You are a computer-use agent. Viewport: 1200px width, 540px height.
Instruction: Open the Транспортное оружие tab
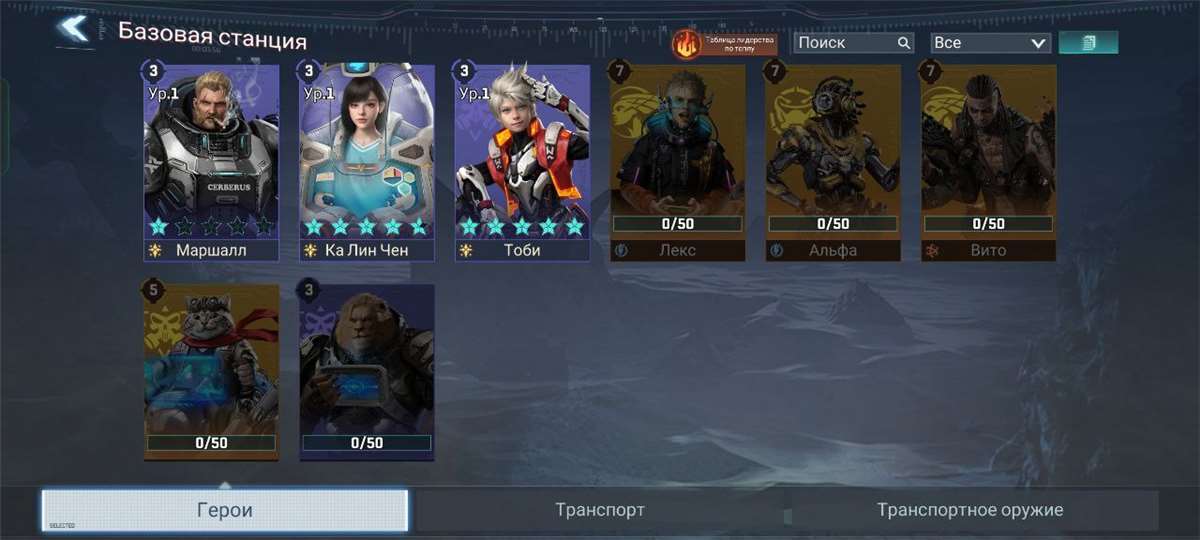pyautogui.click(x=970, y=510)
